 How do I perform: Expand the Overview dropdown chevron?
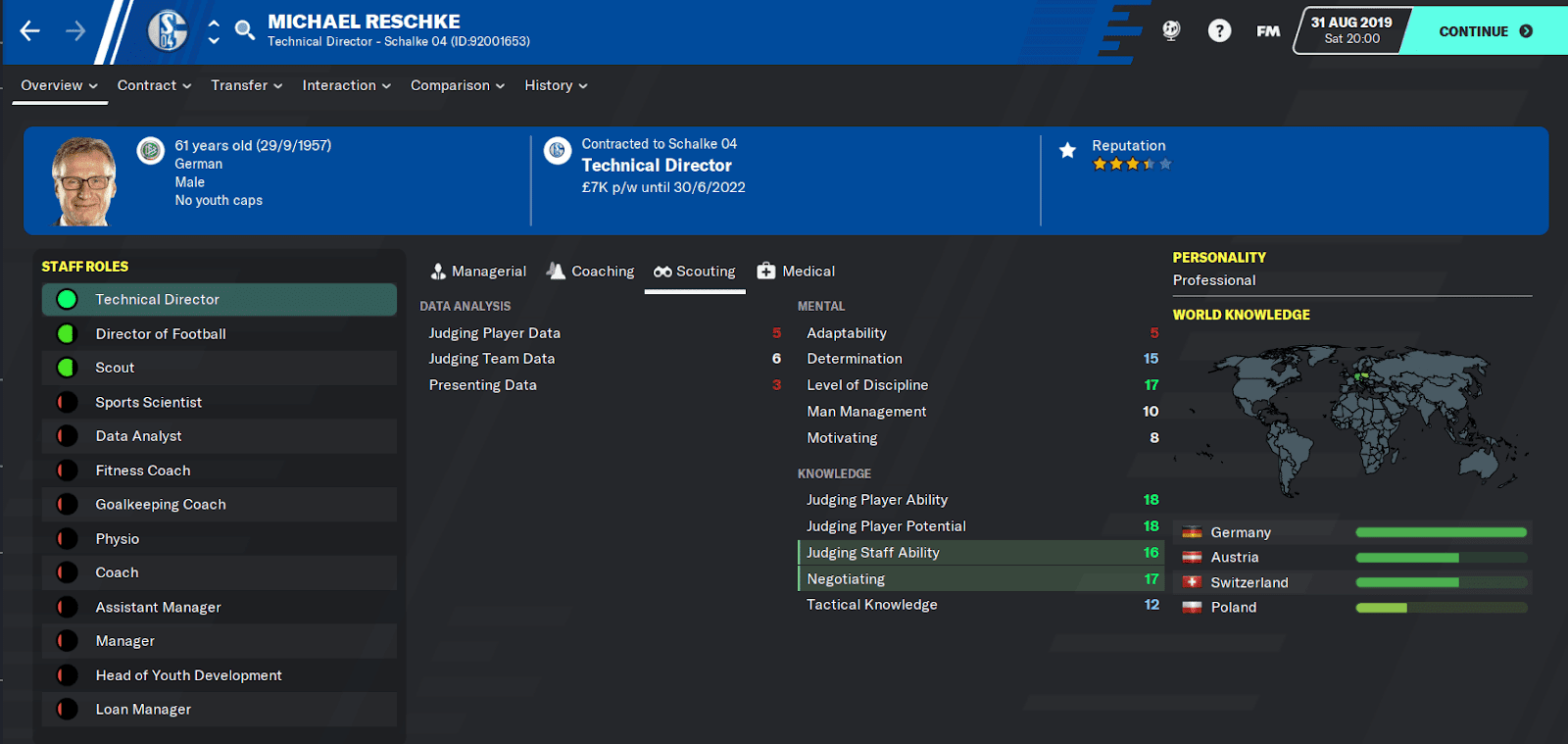tap(93, 85)
